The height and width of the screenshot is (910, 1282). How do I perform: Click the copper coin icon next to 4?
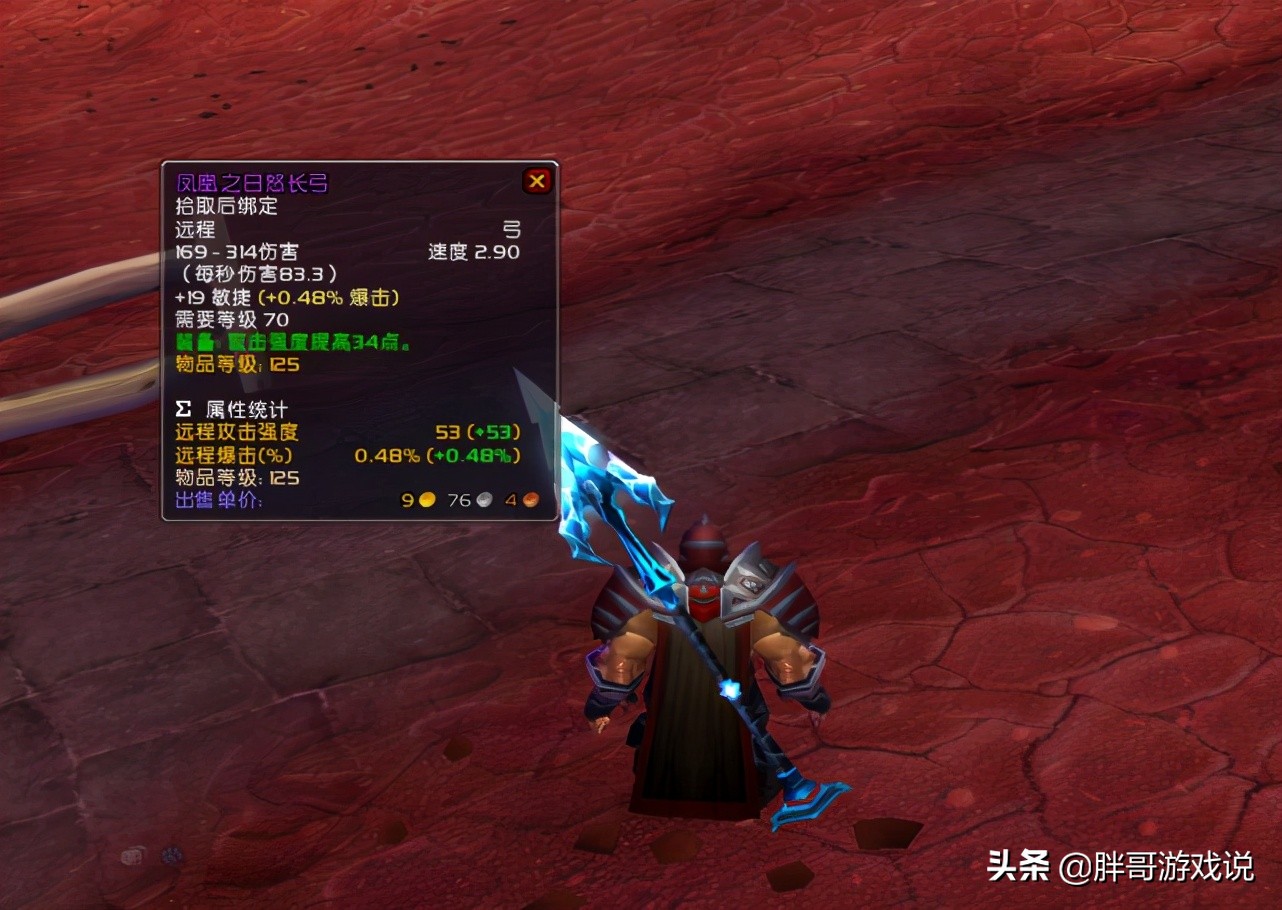(533, 500)
